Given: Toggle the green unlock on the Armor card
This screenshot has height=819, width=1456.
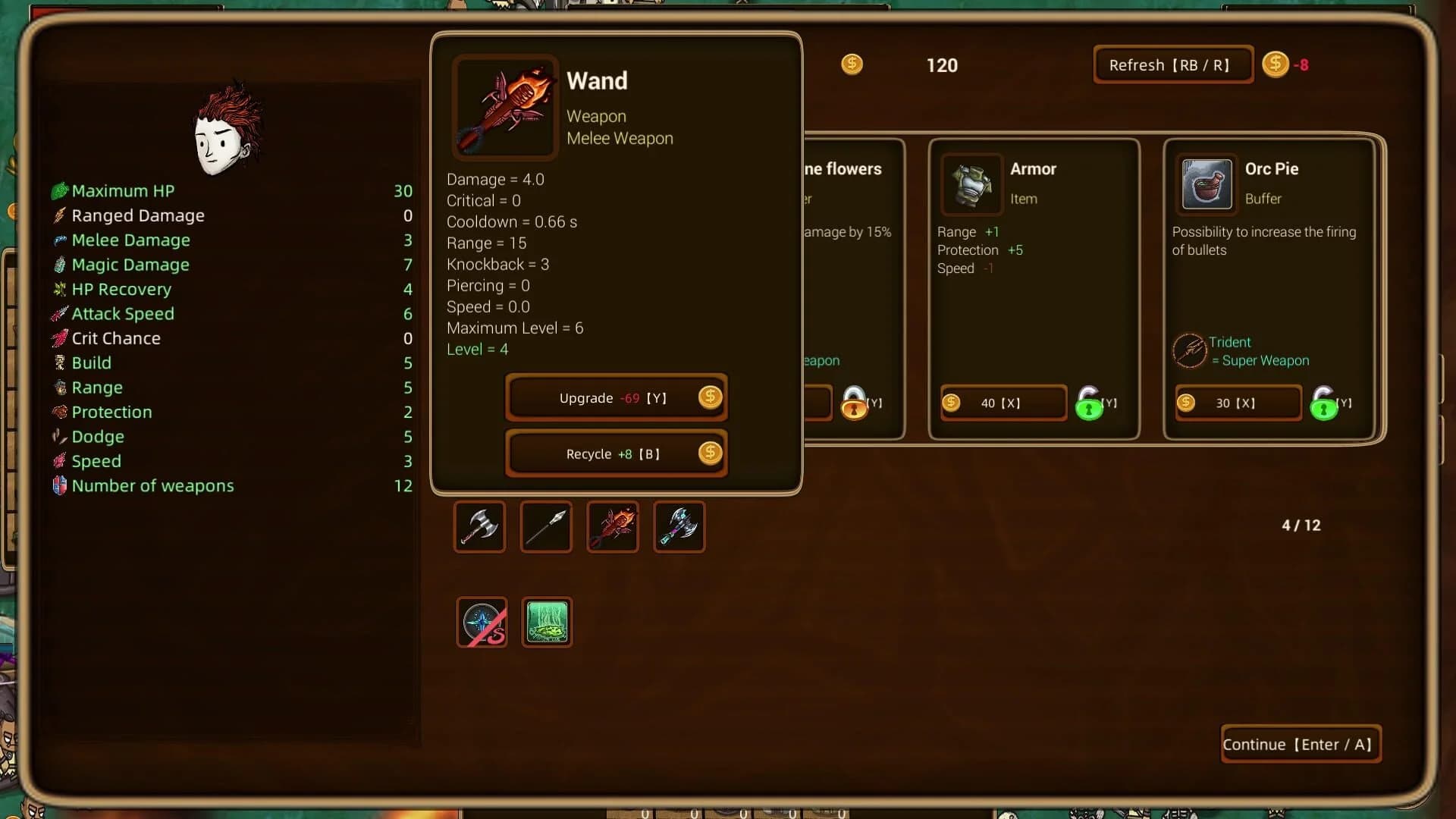Looking at the screenshot, I should point(1090,406).
